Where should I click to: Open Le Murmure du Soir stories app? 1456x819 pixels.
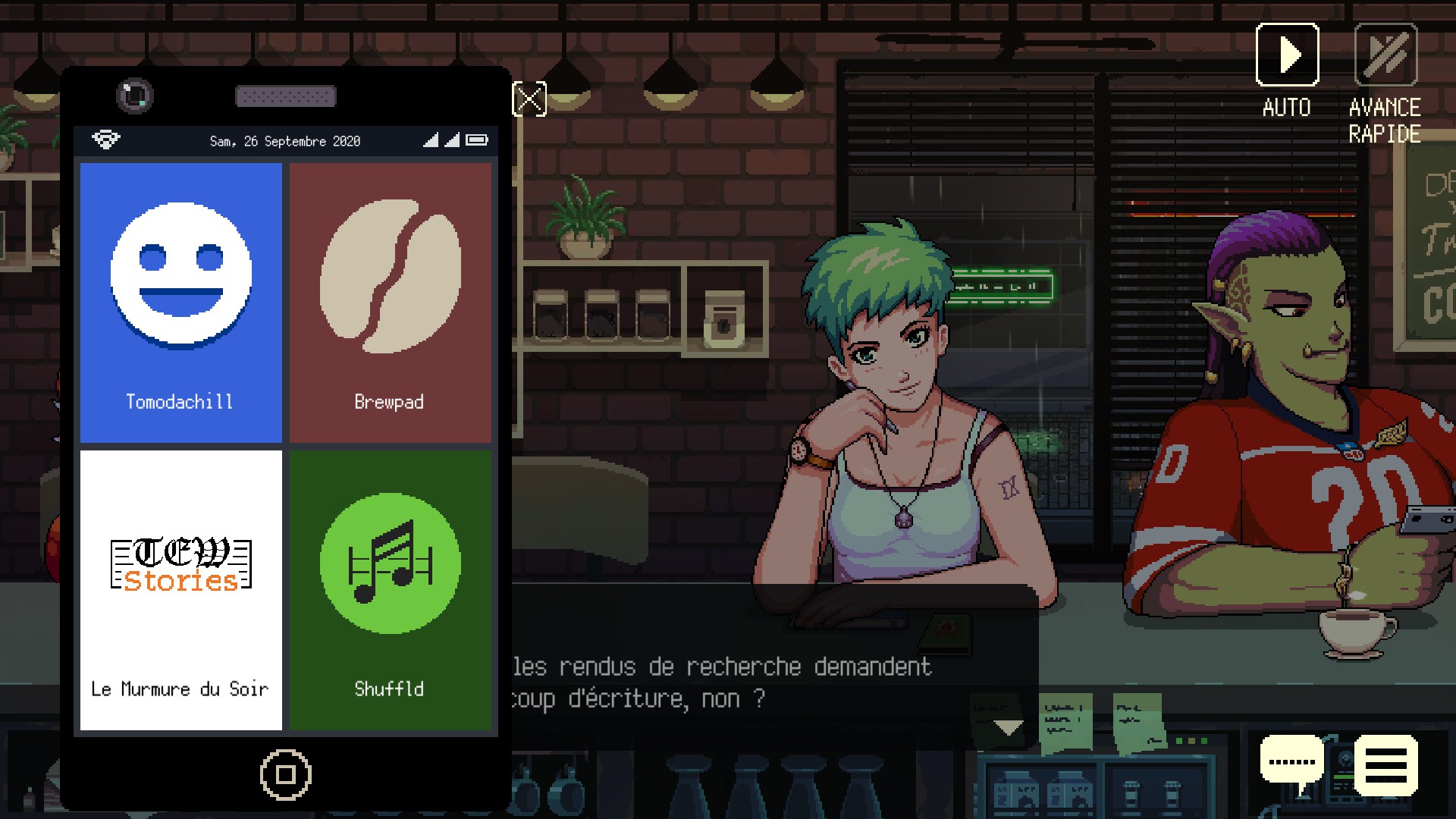(180, 590)
